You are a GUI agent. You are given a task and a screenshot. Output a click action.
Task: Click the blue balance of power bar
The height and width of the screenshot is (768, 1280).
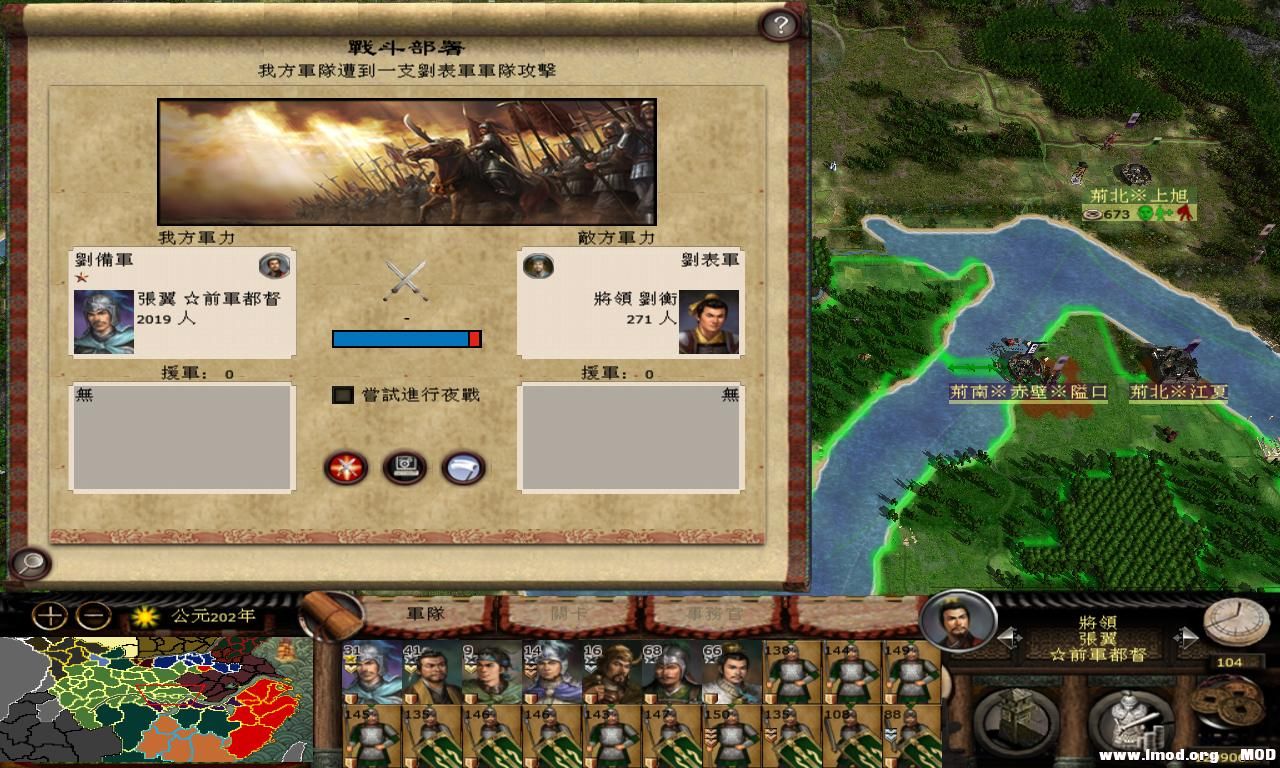coord(400,340)
